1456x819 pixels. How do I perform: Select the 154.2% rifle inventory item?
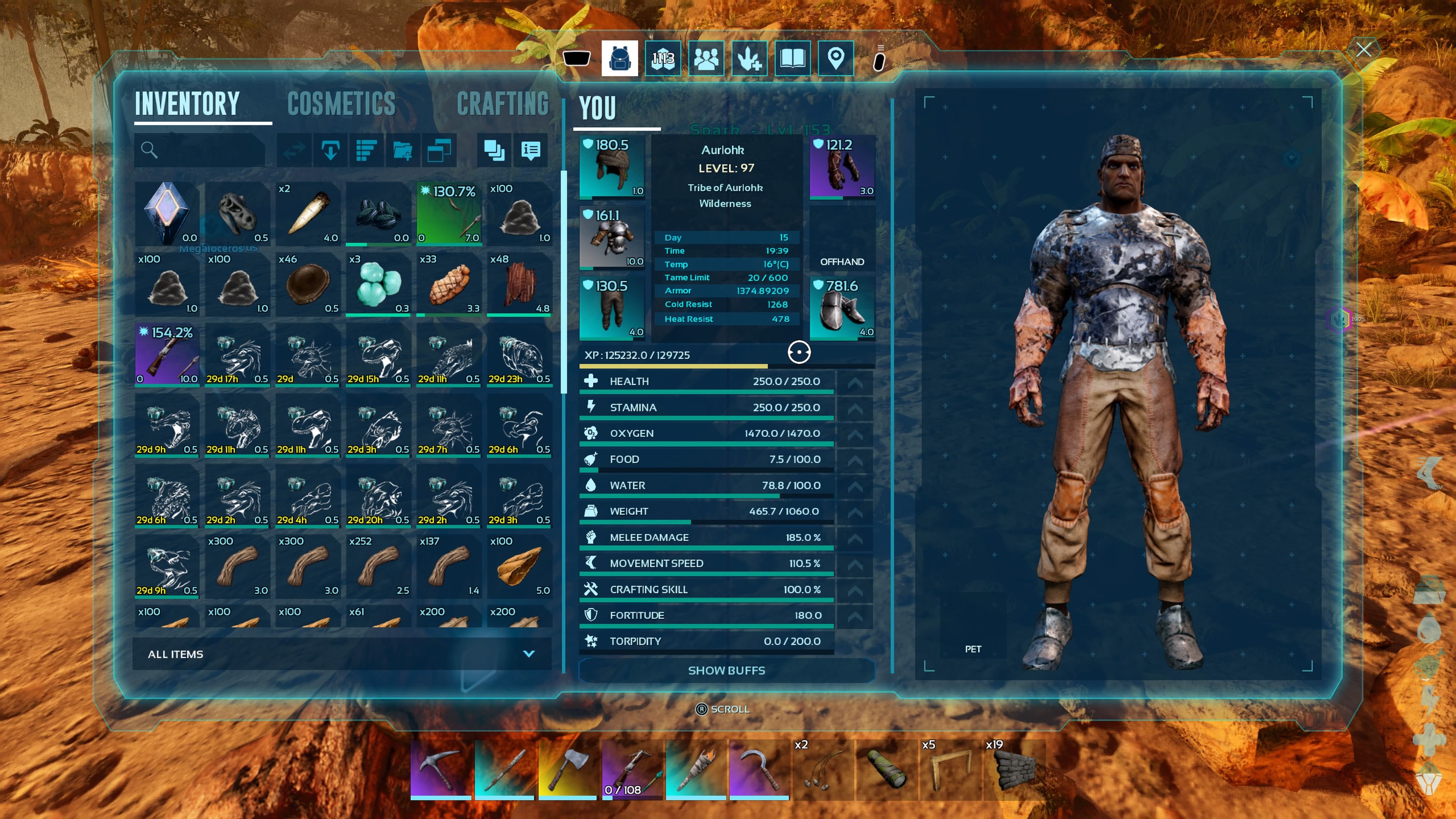[x=167, y=355]
